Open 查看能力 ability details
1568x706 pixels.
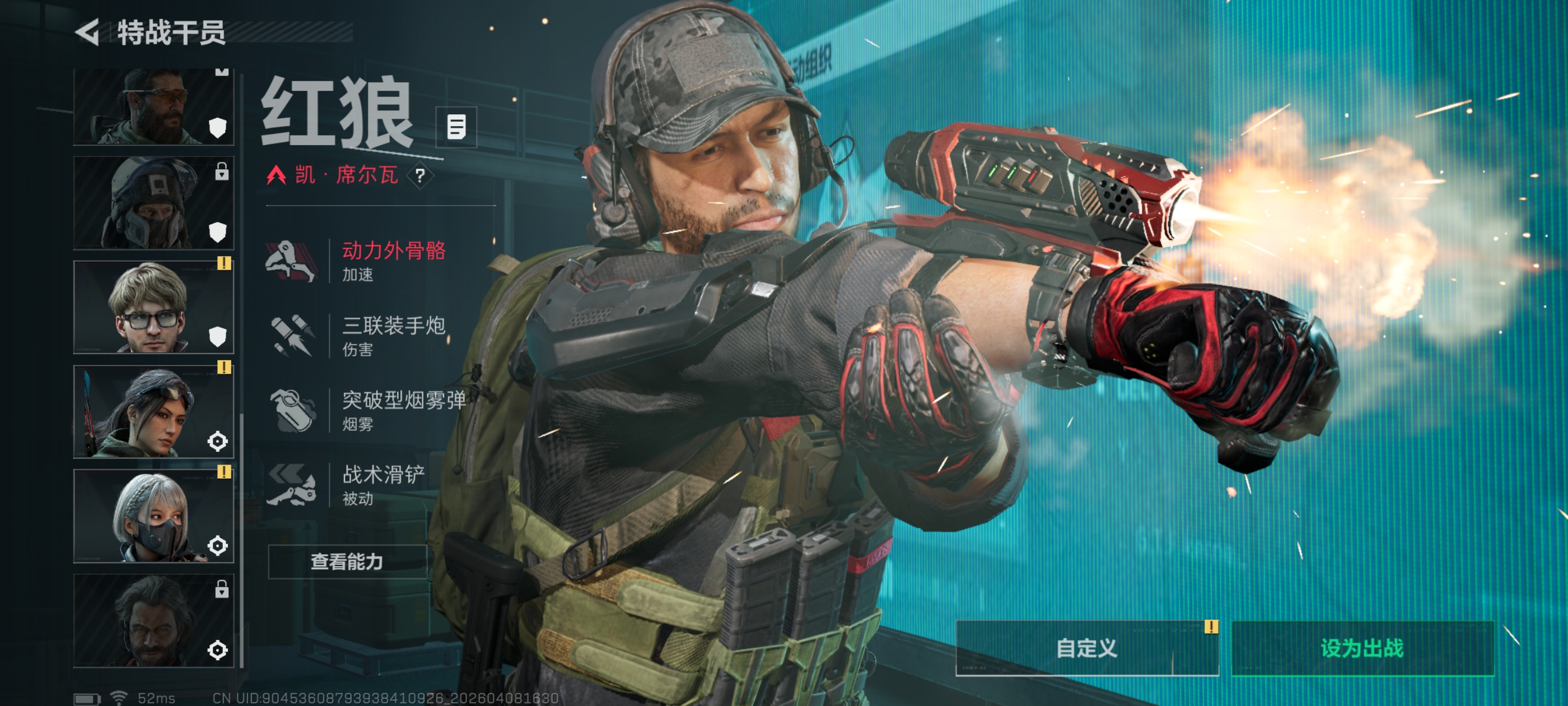[347, 561]
